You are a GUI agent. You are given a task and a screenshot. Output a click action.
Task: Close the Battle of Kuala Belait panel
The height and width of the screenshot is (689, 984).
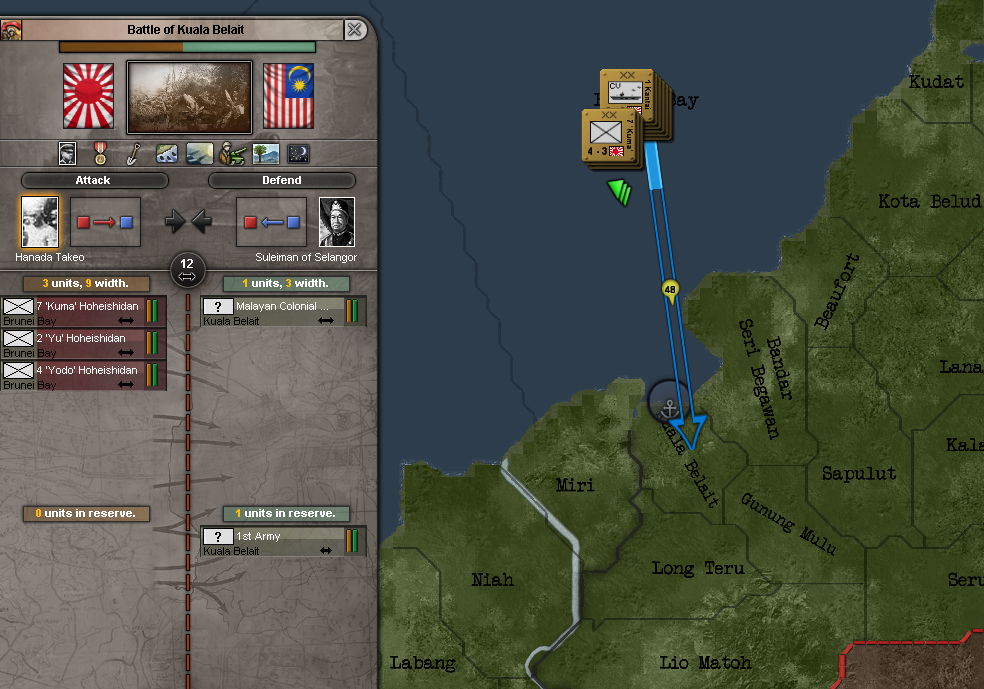click(x=354, y=30)
